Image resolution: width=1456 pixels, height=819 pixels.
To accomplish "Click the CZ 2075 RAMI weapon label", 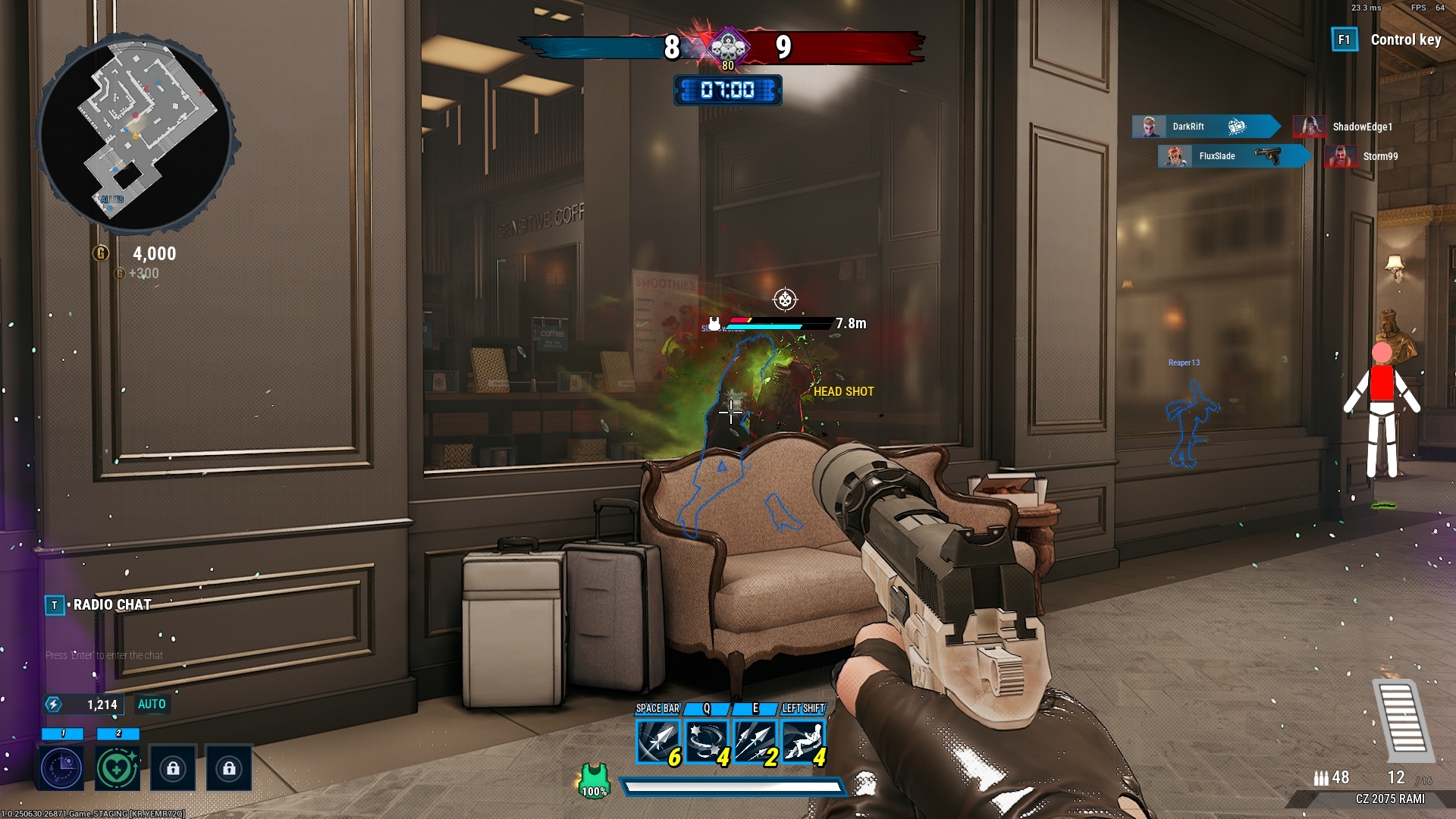I will [1390, 799].
